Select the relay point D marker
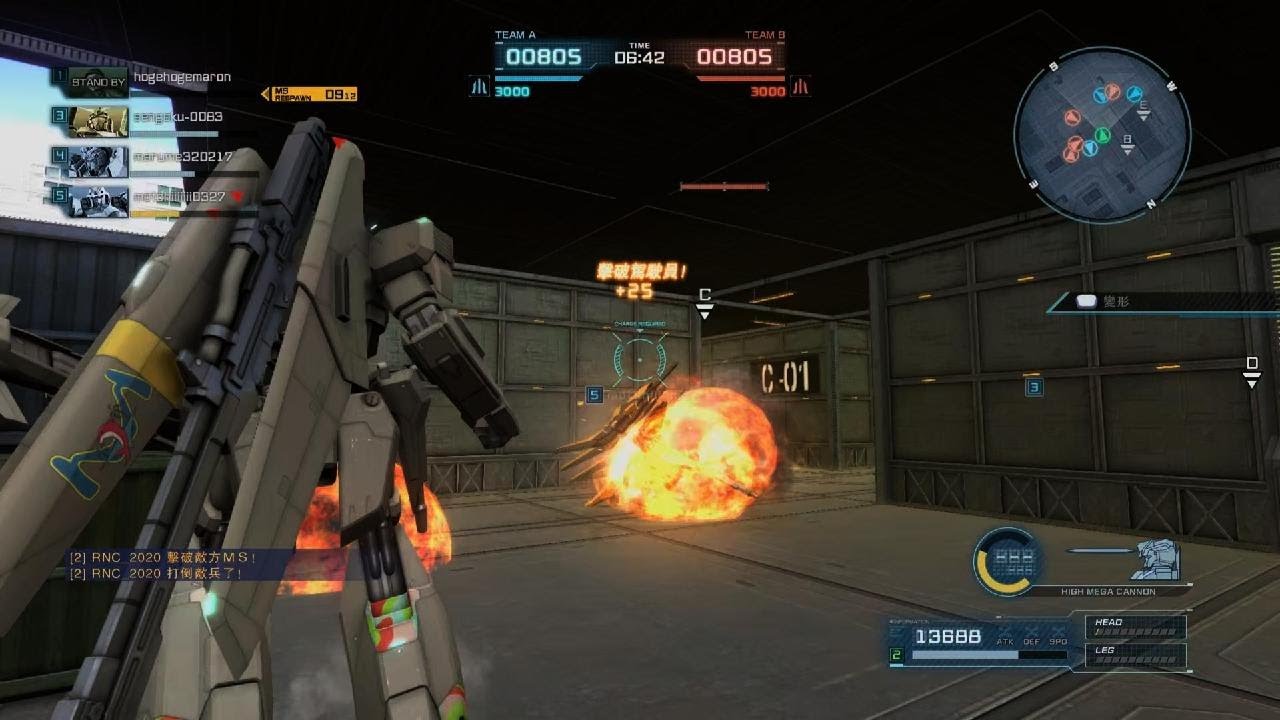The height and width of the screenshot is (720, 1280). click(1251, 370)
